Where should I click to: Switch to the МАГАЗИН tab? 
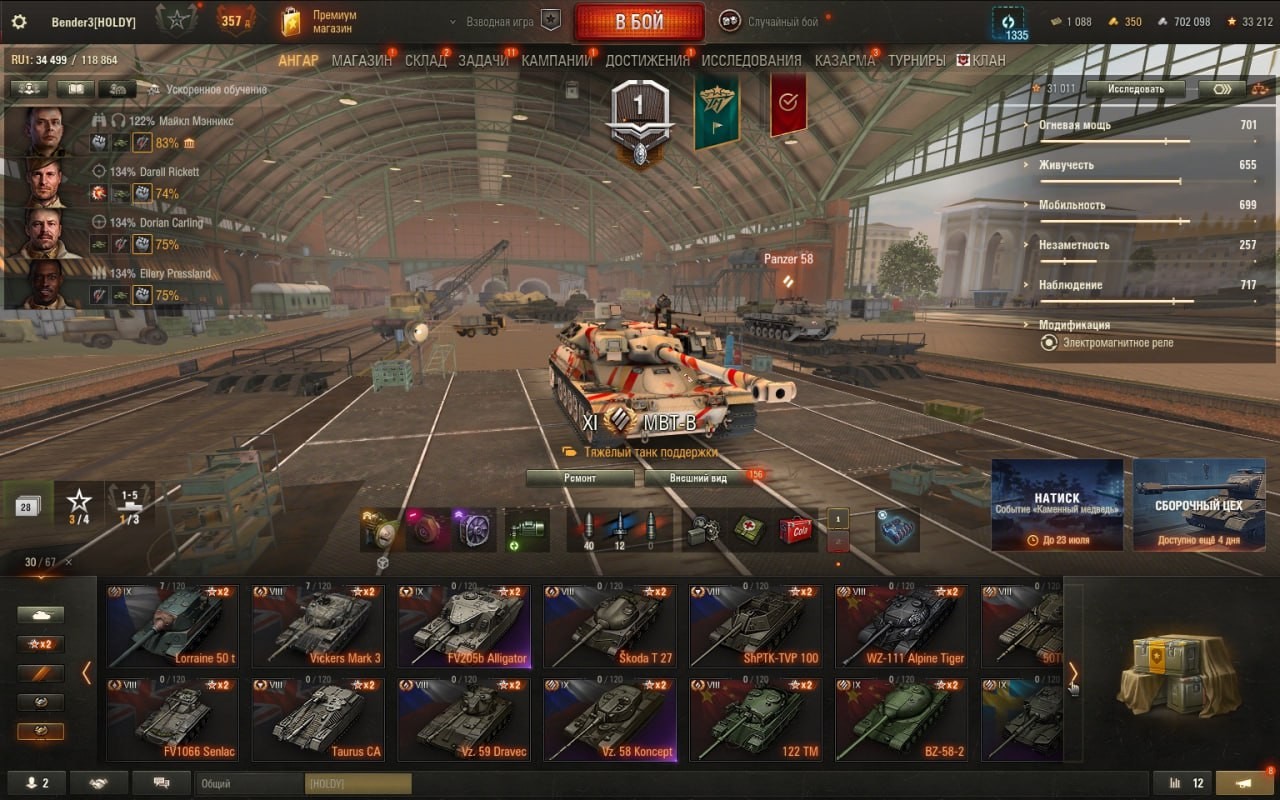361,60
